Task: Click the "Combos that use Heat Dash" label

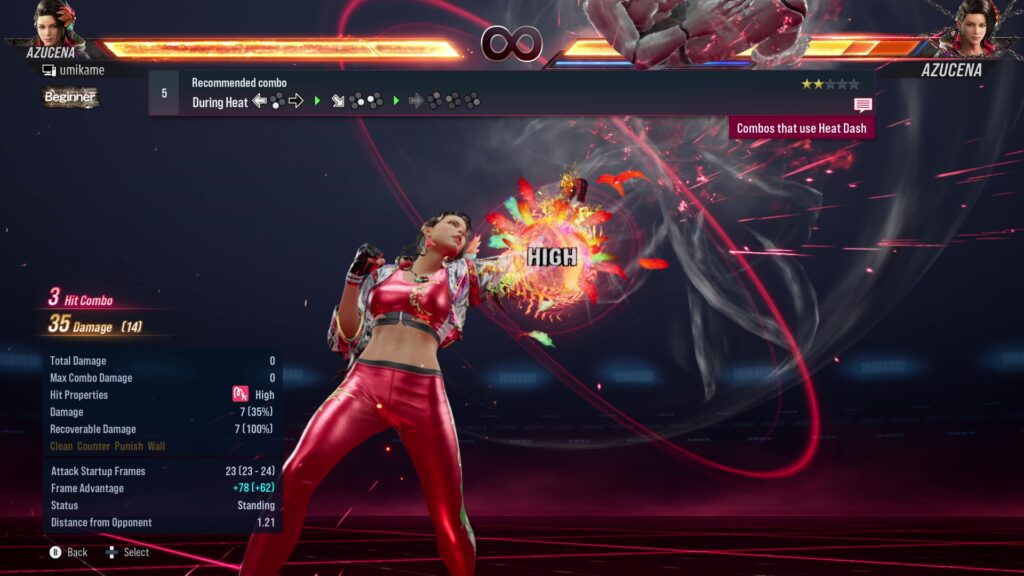Action: coord(802,128)
